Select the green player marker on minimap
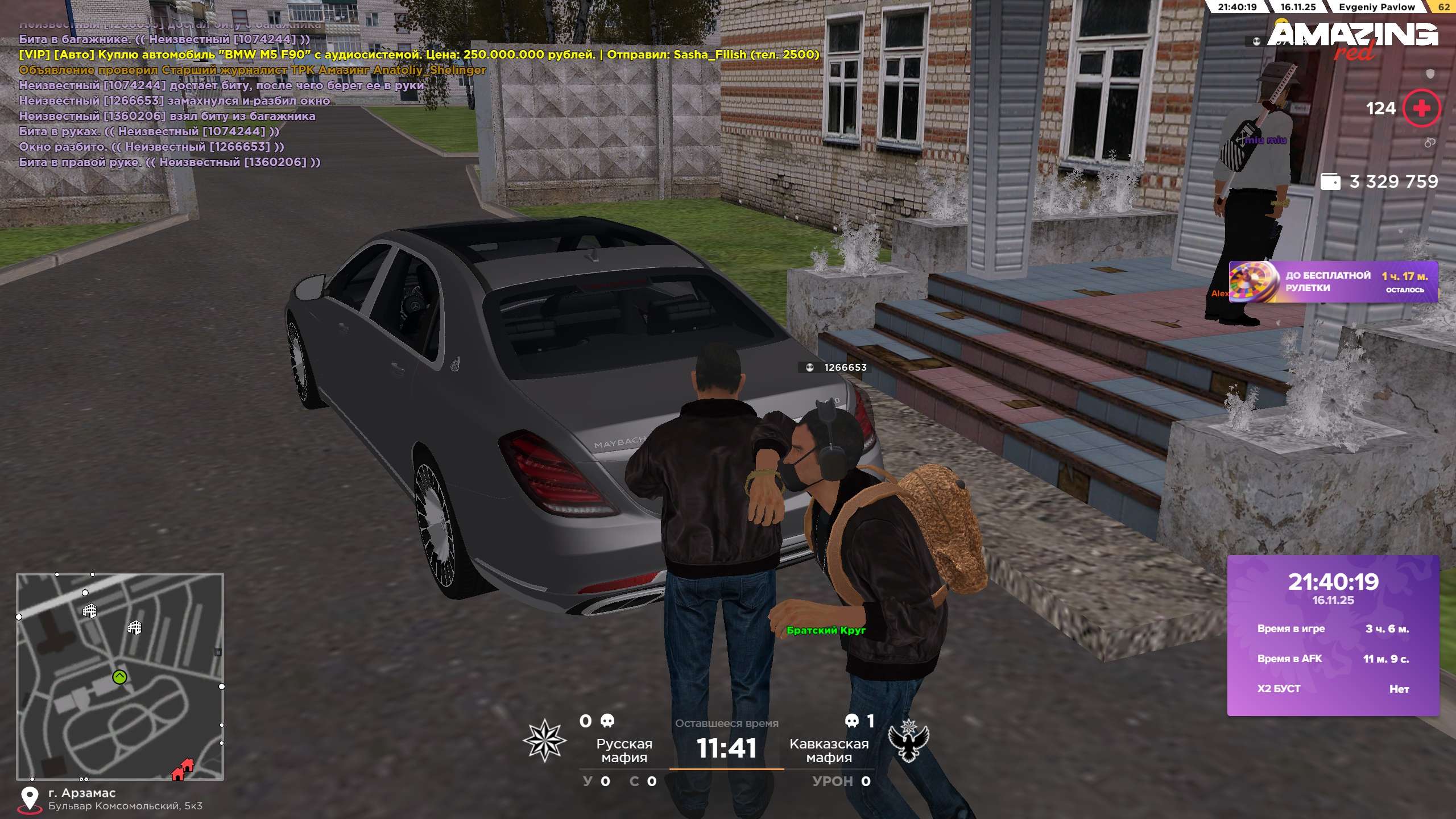The image size is (1456, 819). tap(119, 677)
